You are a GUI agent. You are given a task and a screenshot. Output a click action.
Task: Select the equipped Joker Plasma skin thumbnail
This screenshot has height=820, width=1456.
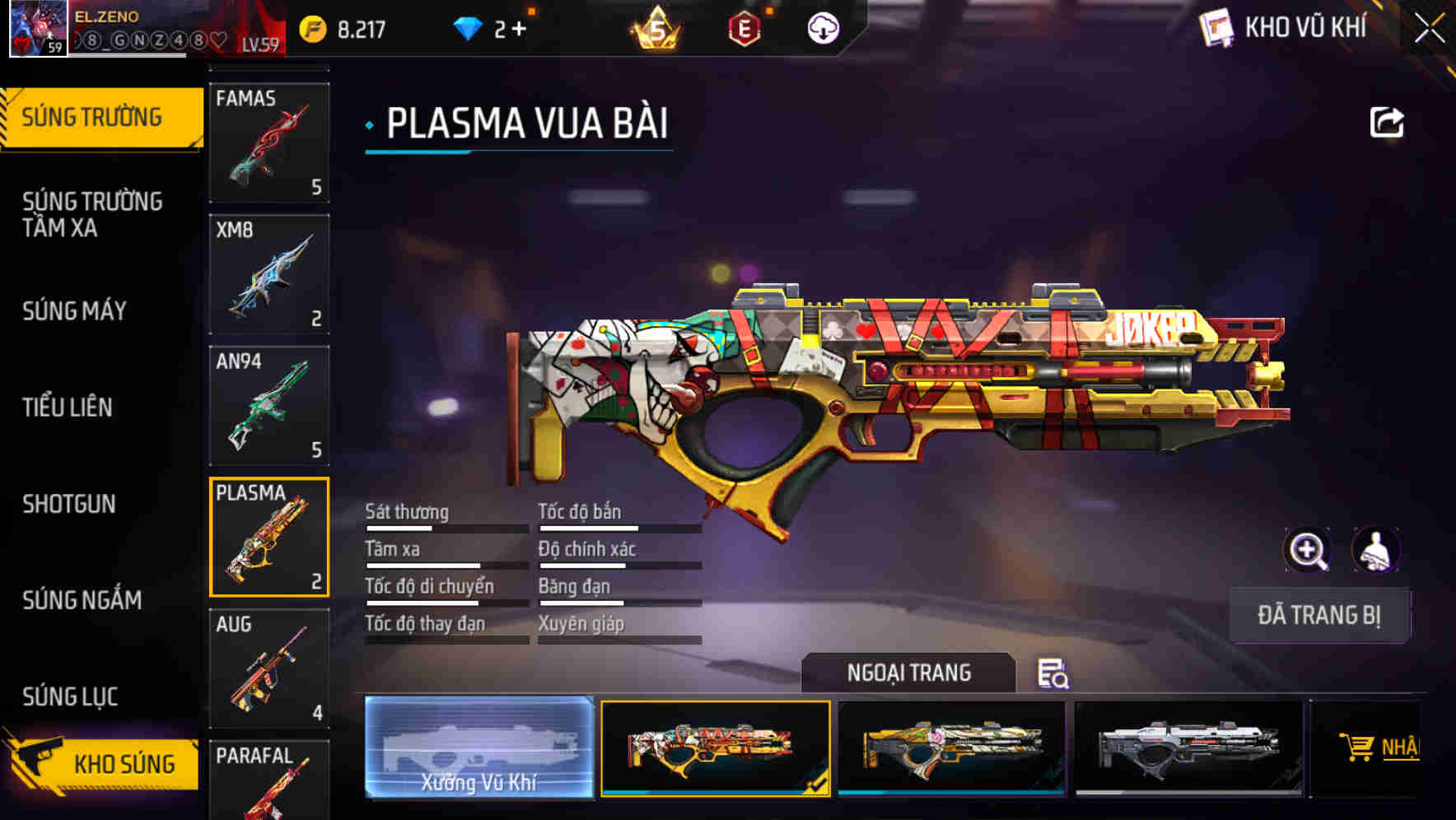tap(716, 749)
